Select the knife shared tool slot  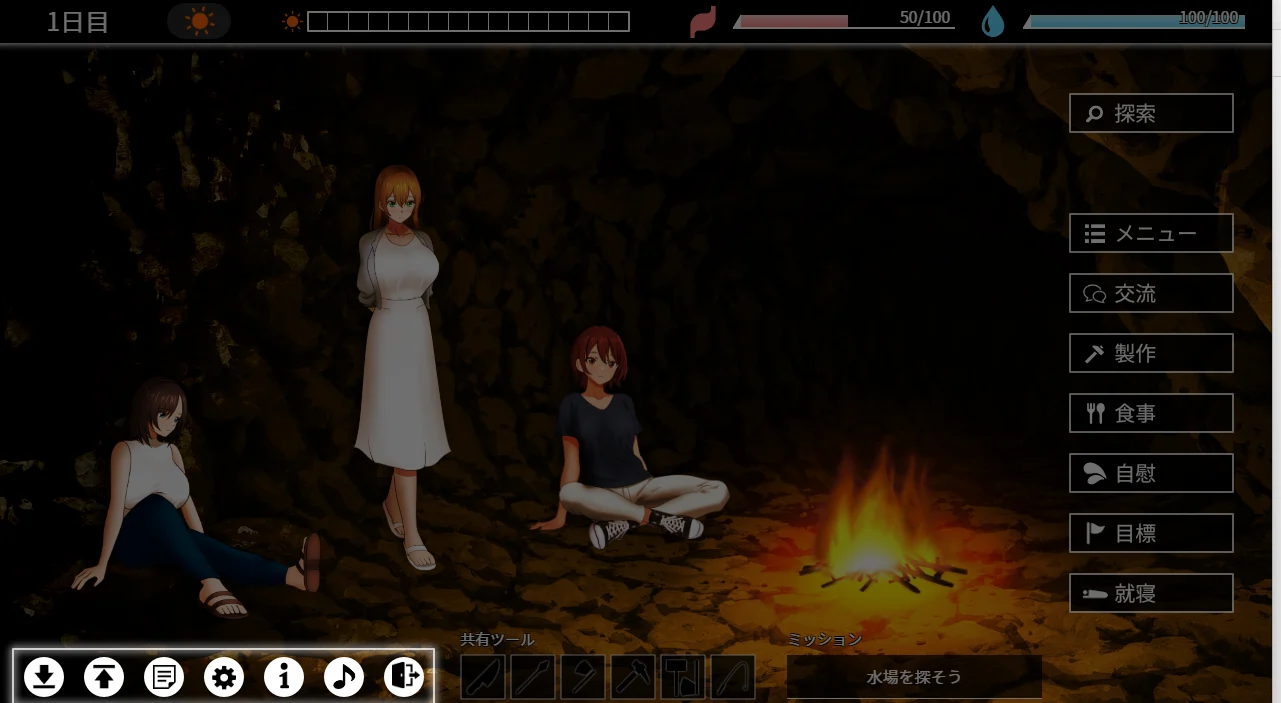coord(483,677)
